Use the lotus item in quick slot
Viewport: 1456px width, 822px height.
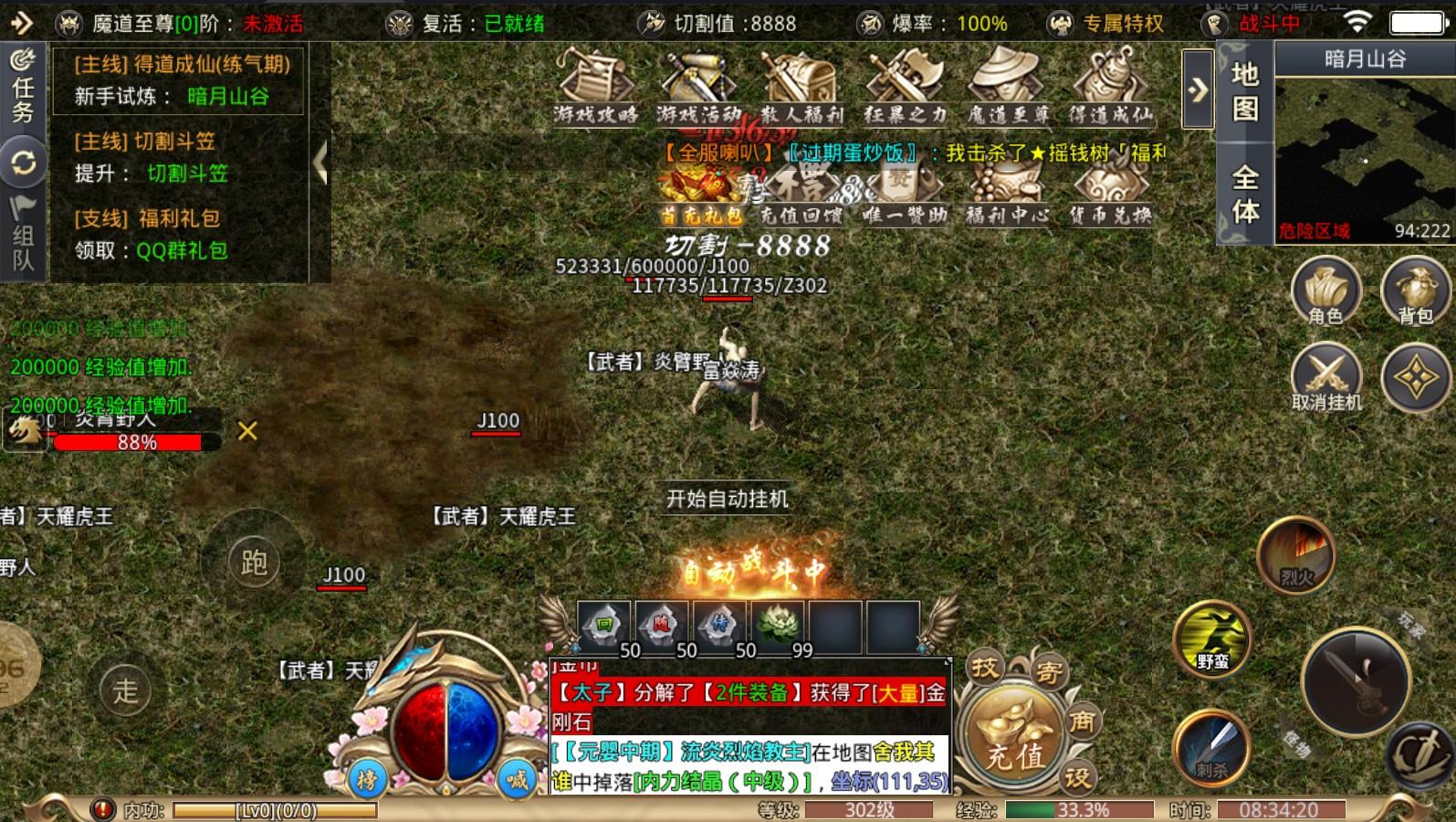click(x=778, y=627)
